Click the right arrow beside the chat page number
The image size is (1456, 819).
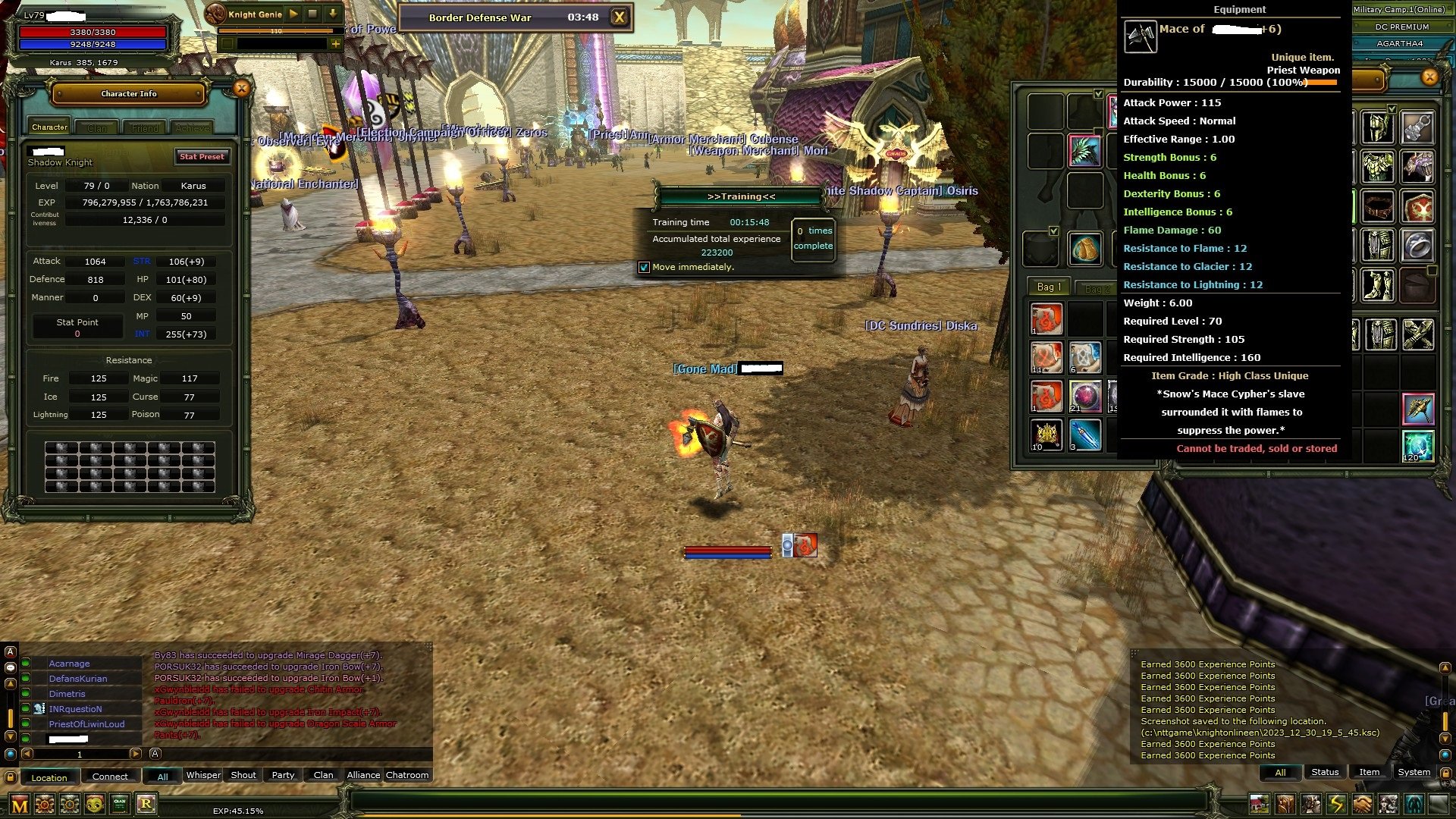[136, 755]
